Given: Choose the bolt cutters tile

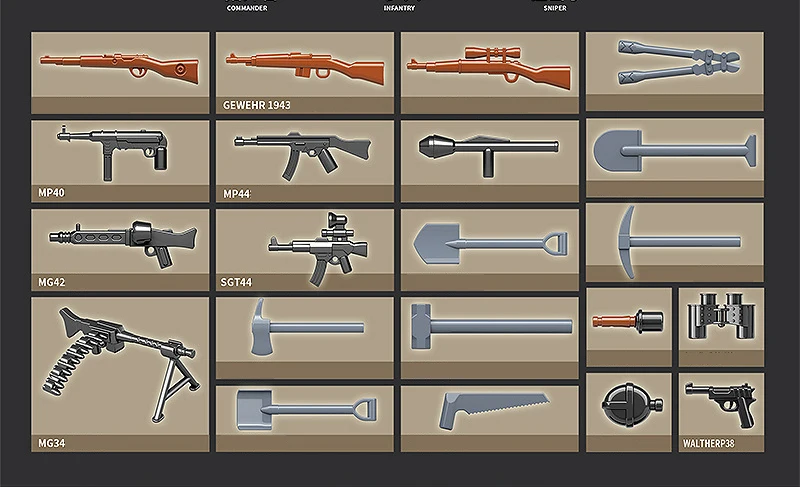Looking at the screenshot, I should point(675,70).
